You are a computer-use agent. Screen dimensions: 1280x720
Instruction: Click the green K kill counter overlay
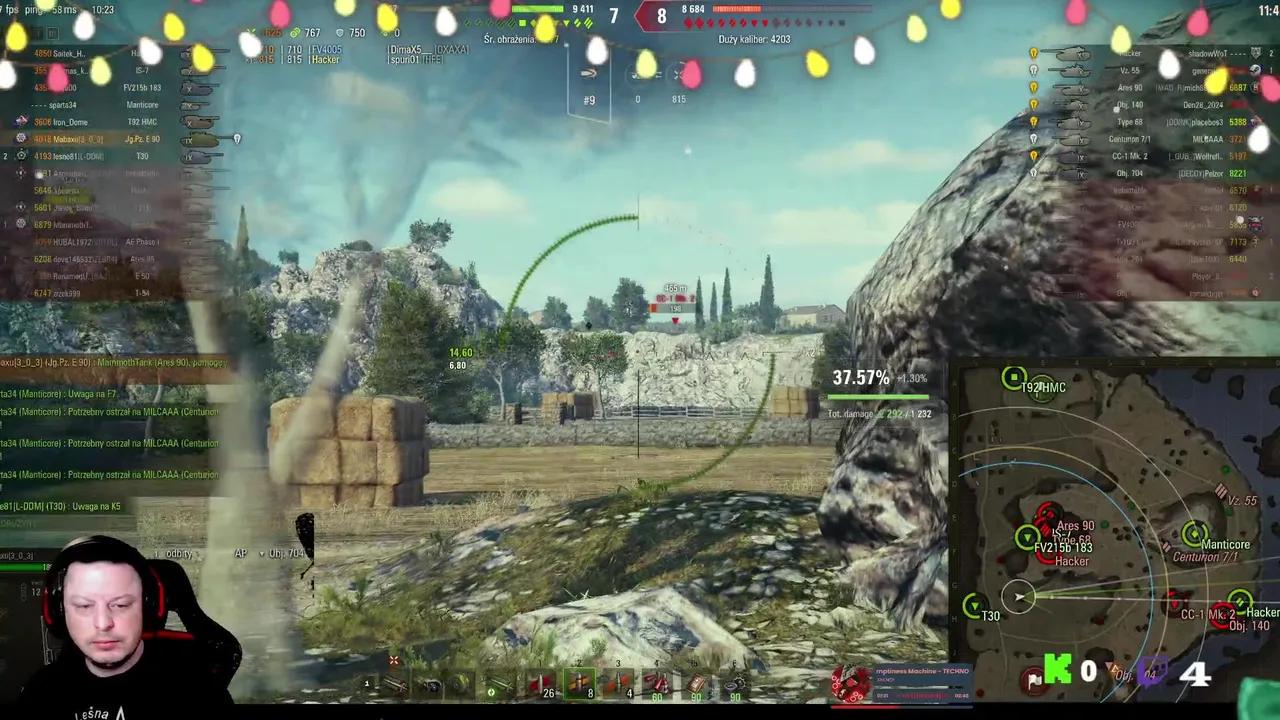[x=1058, y=670]
